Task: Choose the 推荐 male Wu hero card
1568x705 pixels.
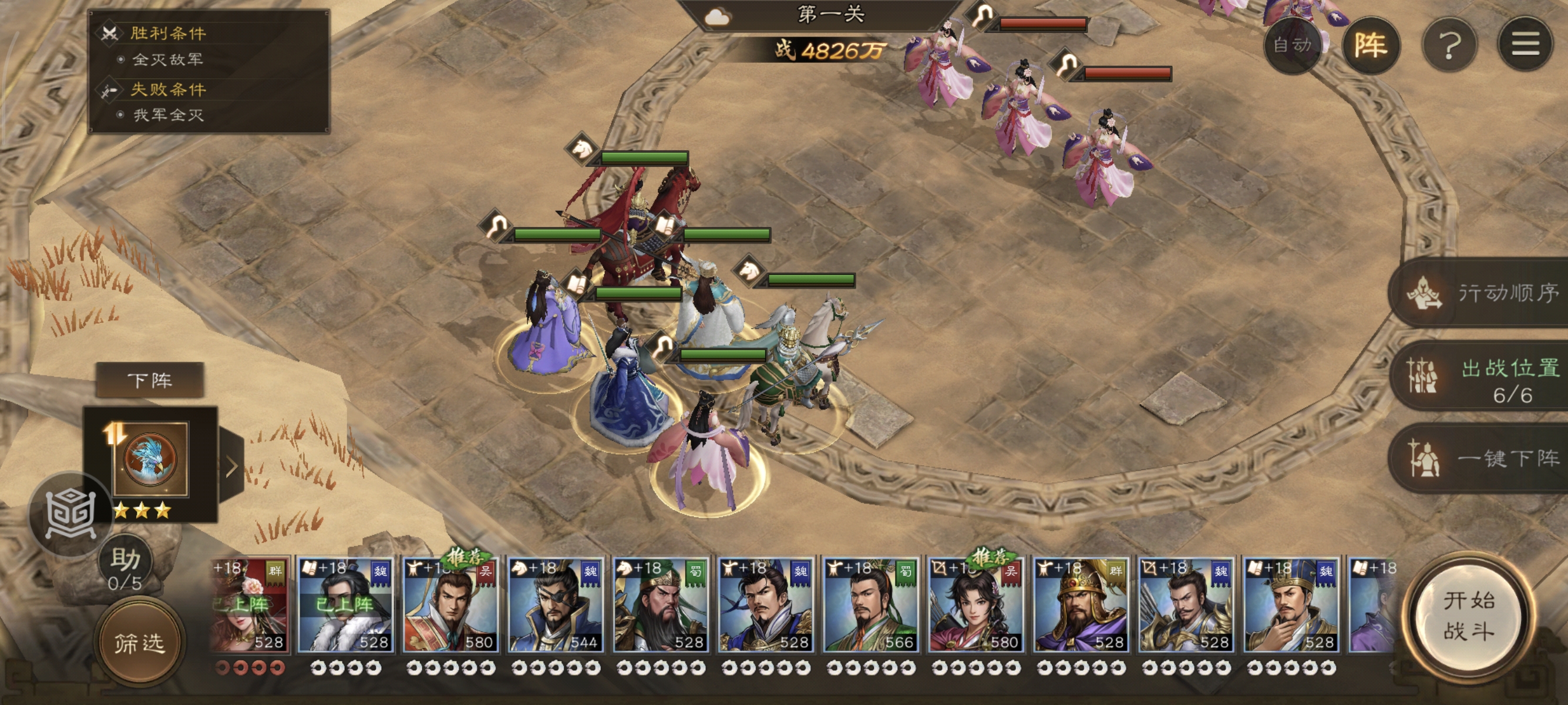Action: click(x=450, y=606)
